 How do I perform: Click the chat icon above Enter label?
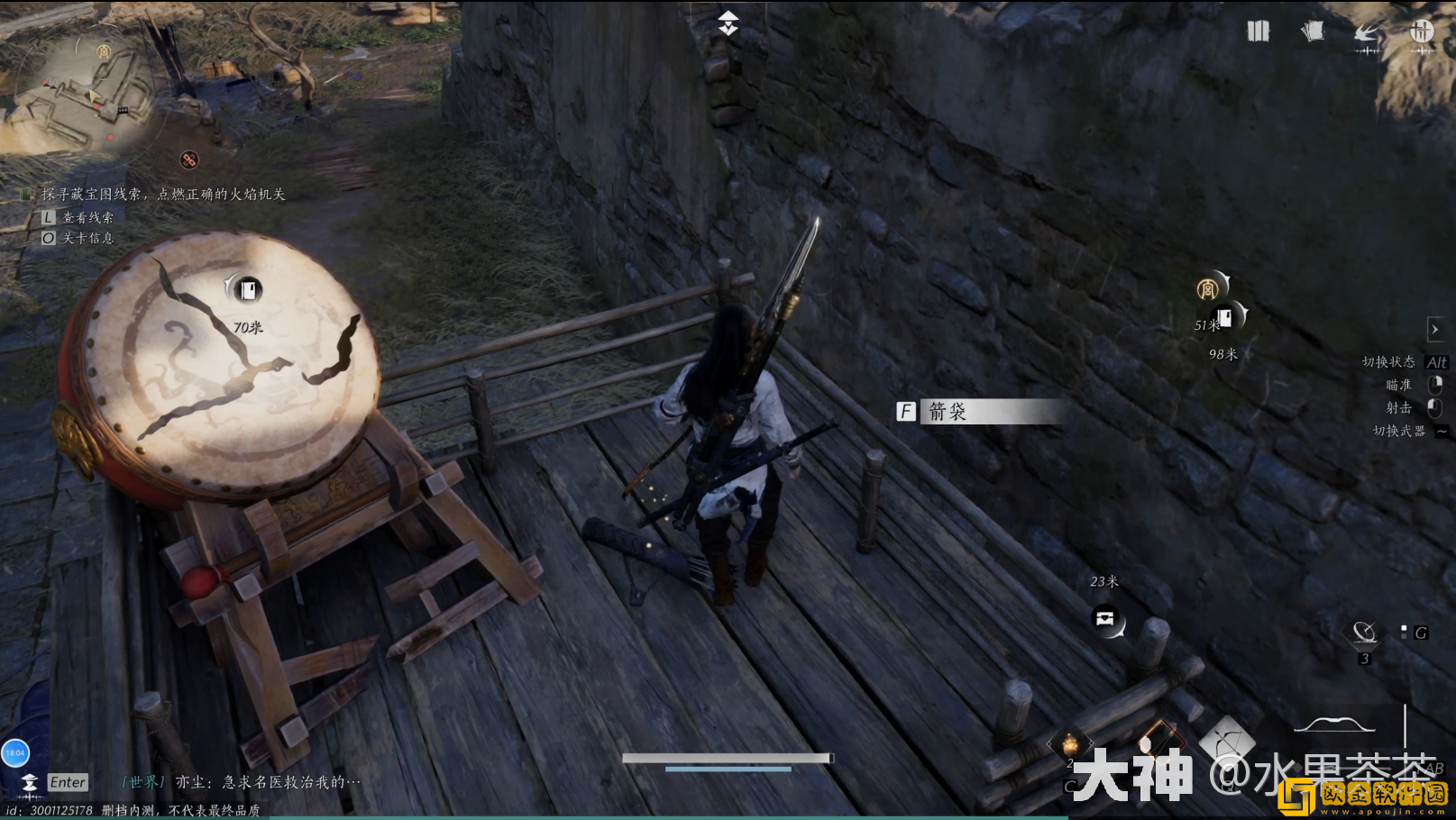click(x=30, y=781)
